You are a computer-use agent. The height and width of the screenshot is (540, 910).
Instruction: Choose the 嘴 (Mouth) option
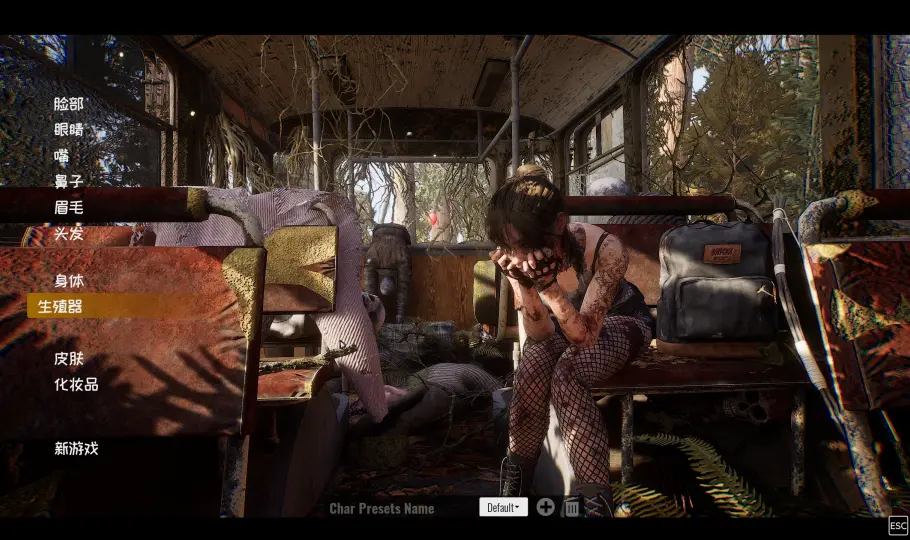click(x=62, y=155)
